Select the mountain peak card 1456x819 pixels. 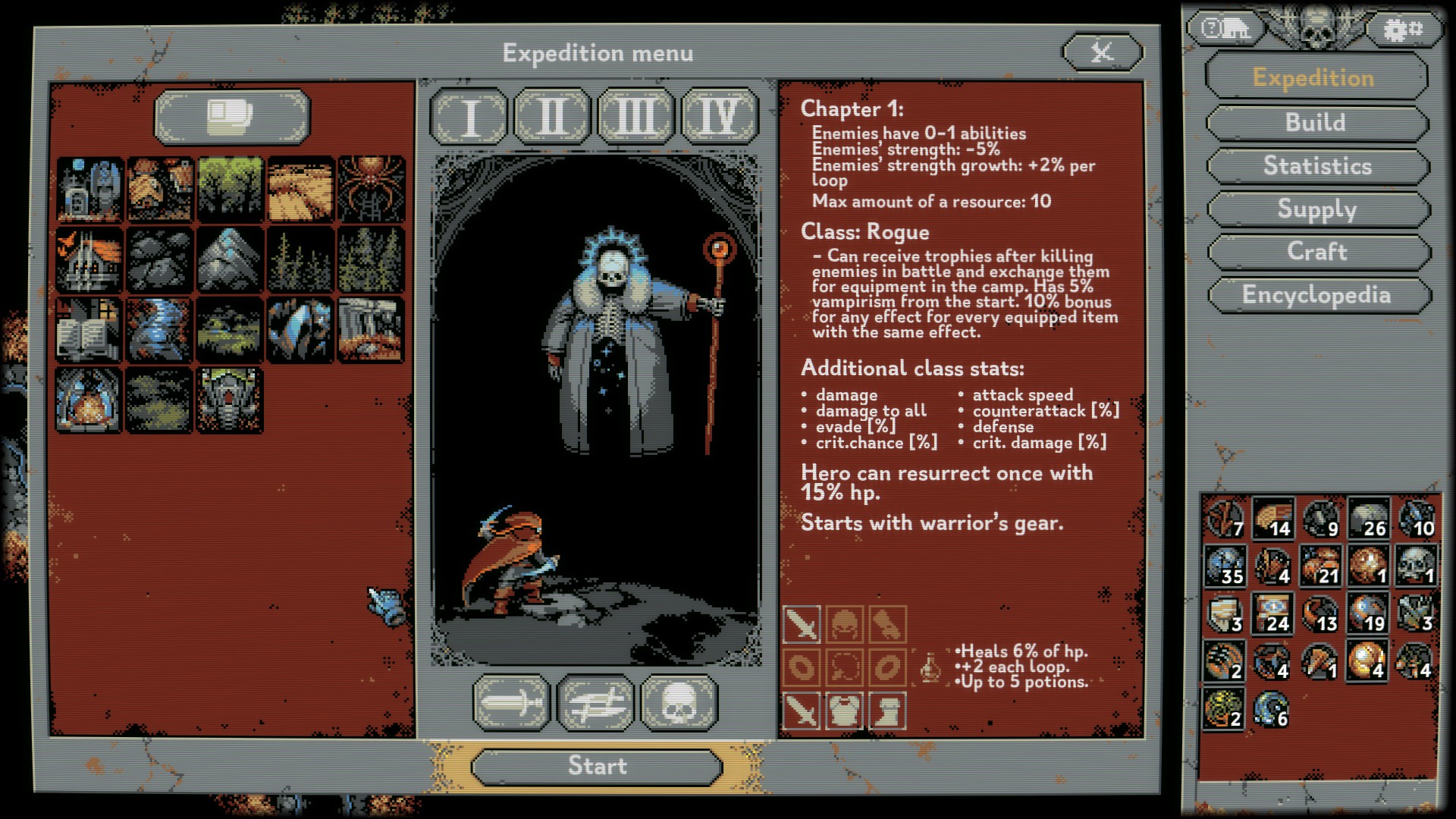click(x=231, y=260)
